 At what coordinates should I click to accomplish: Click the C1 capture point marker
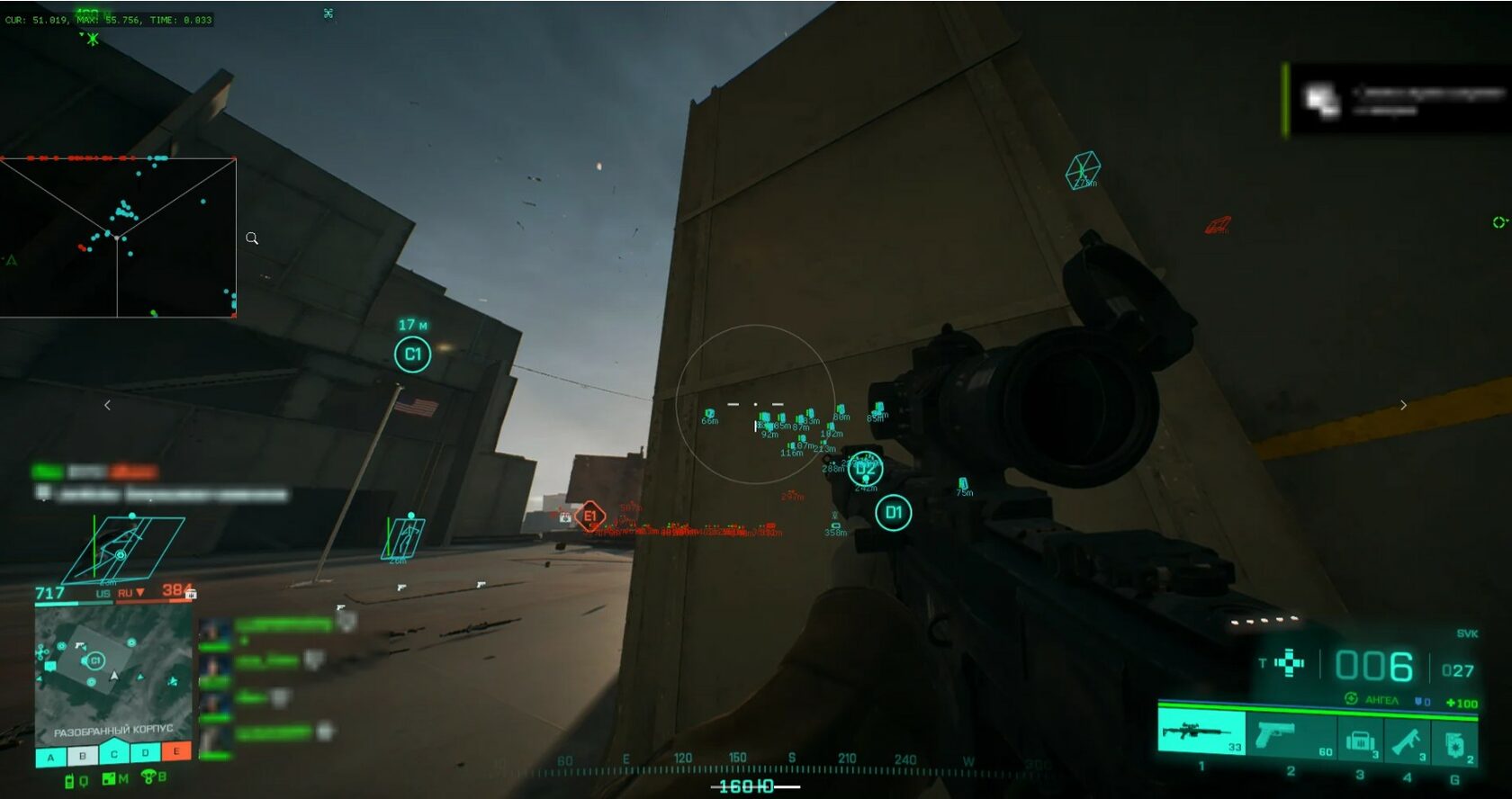click(413, 355)
